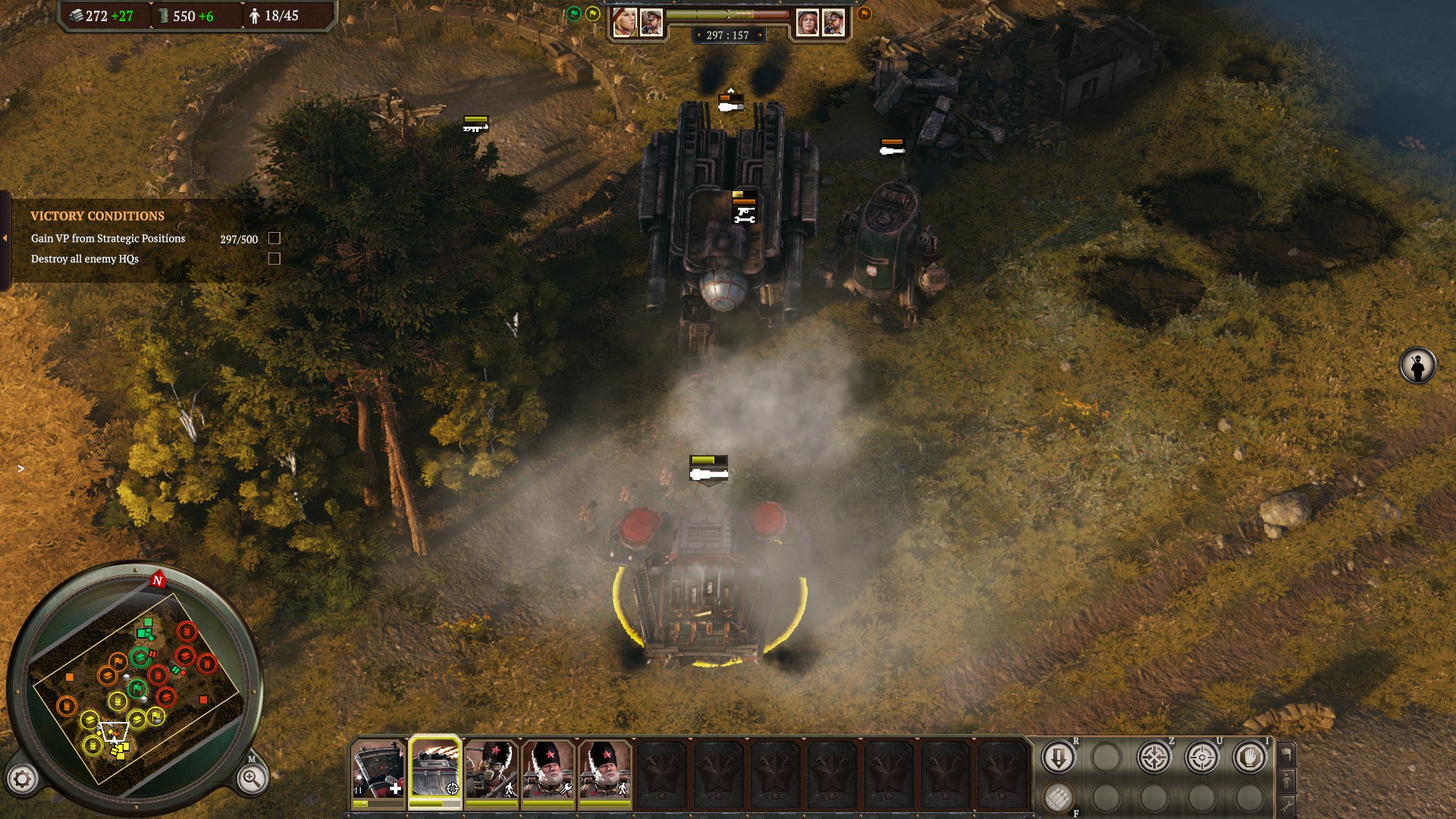Viewport: 1456px width, 819px height.
Task: Activate the ammunition shells ability
Action: pos(1058,797)
